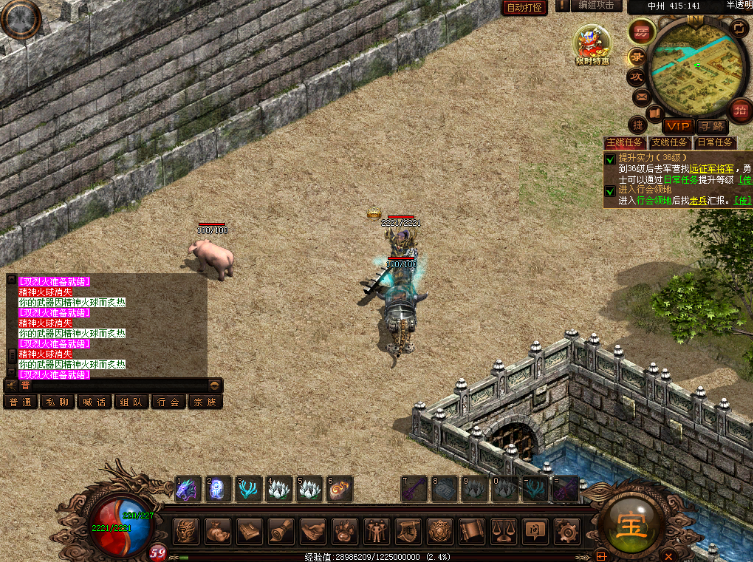Open the 宝 treasure orb button
The width and height of the screenshot is (753, 562).
[632, 524]
